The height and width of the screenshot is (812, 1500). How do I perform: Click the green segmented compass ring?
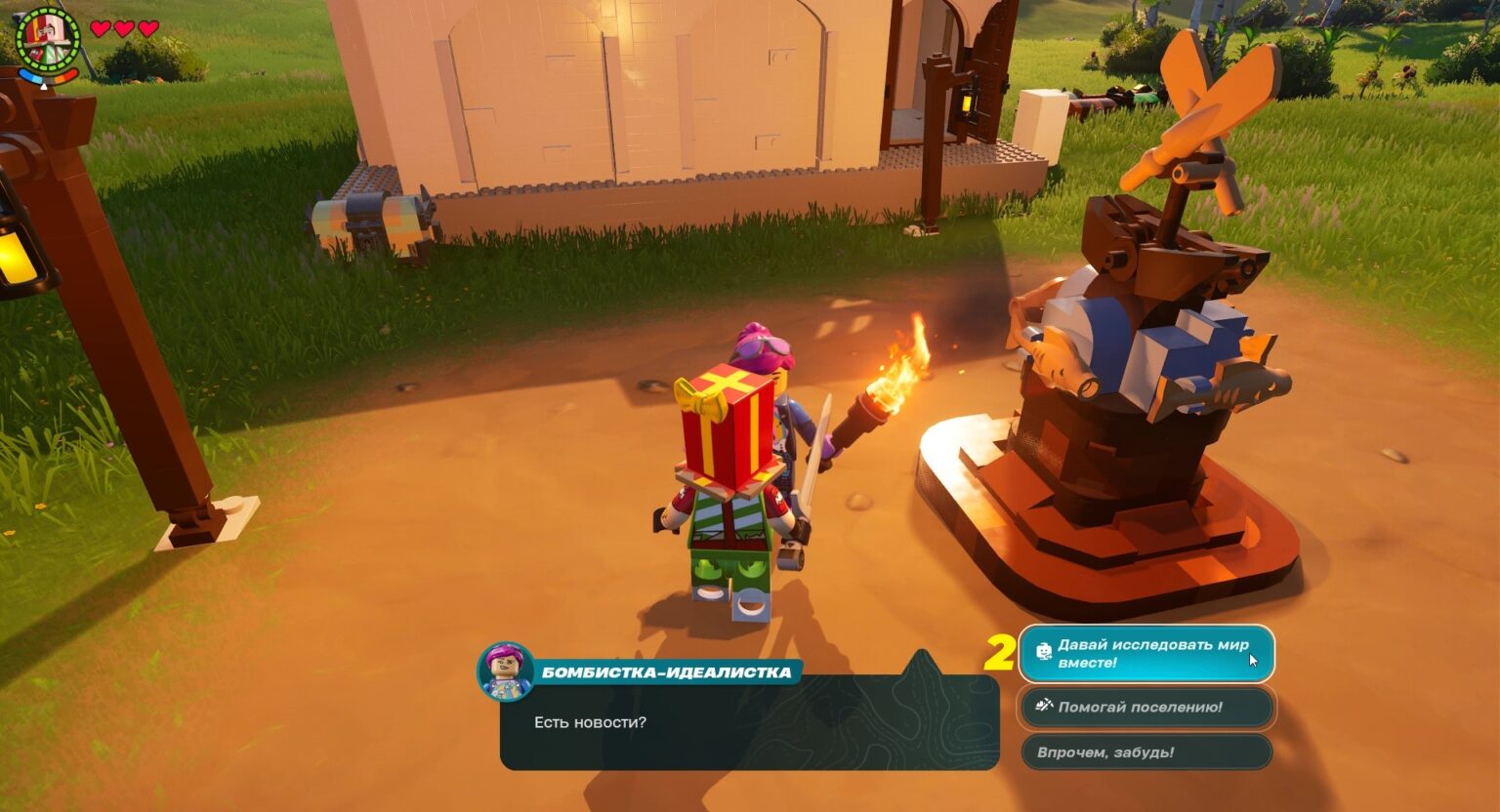point(47,10)
